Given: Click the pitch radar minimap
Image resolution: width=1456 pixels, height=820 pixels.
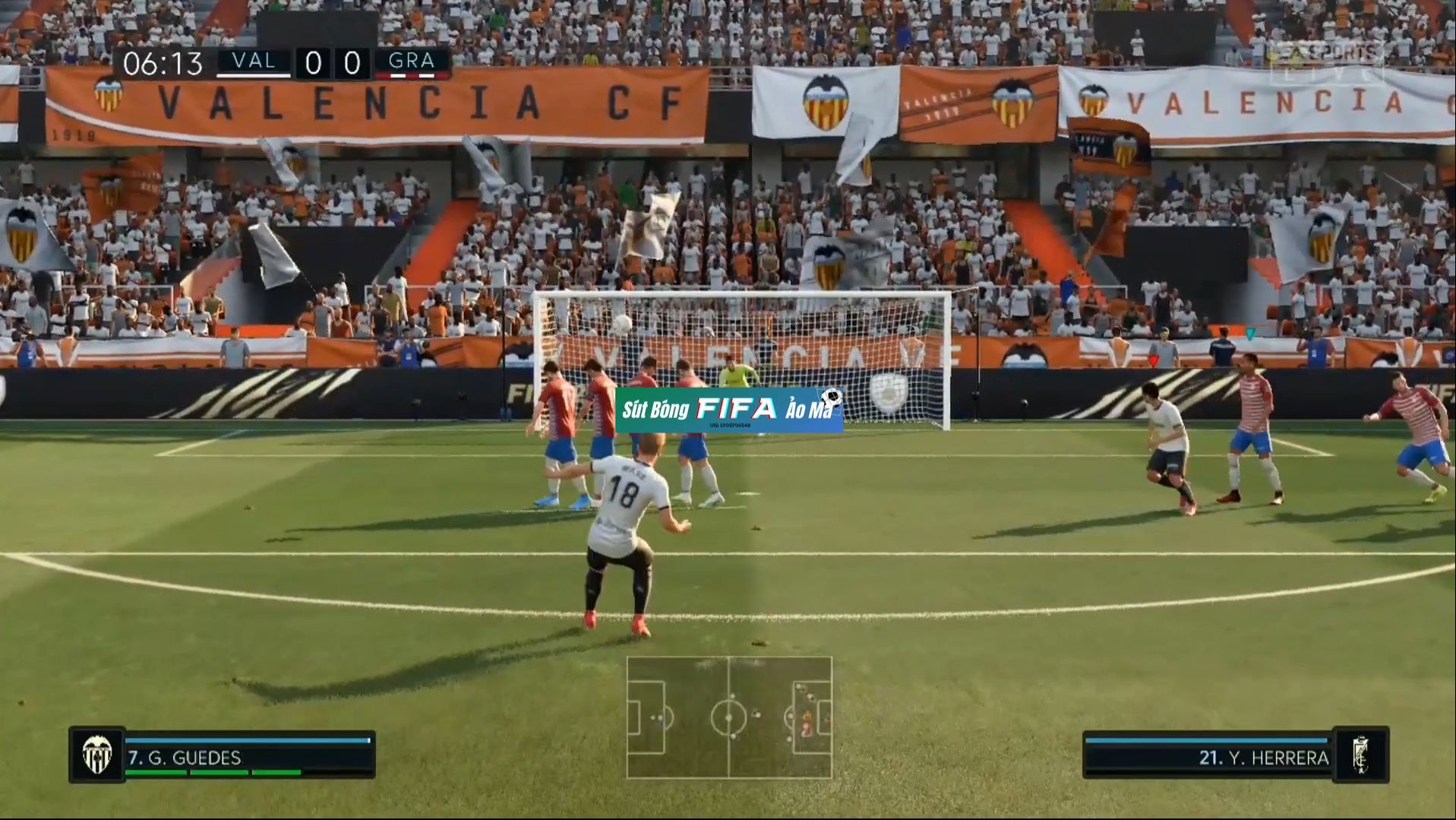Looking at the screenshot, I should [729, 717].
